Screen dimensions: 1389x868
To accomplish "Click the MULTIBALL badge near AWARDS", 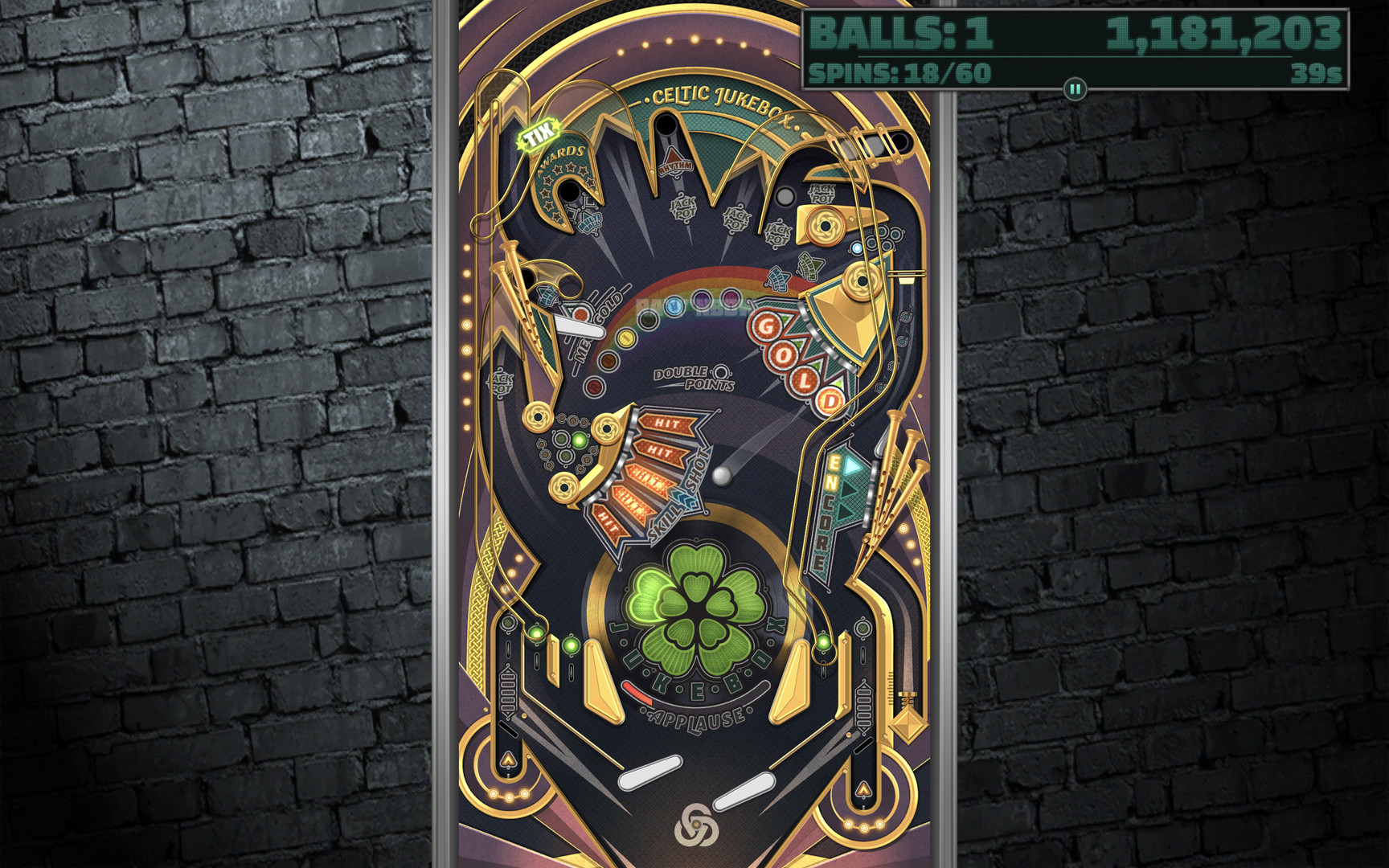I will tap(589, 223).
